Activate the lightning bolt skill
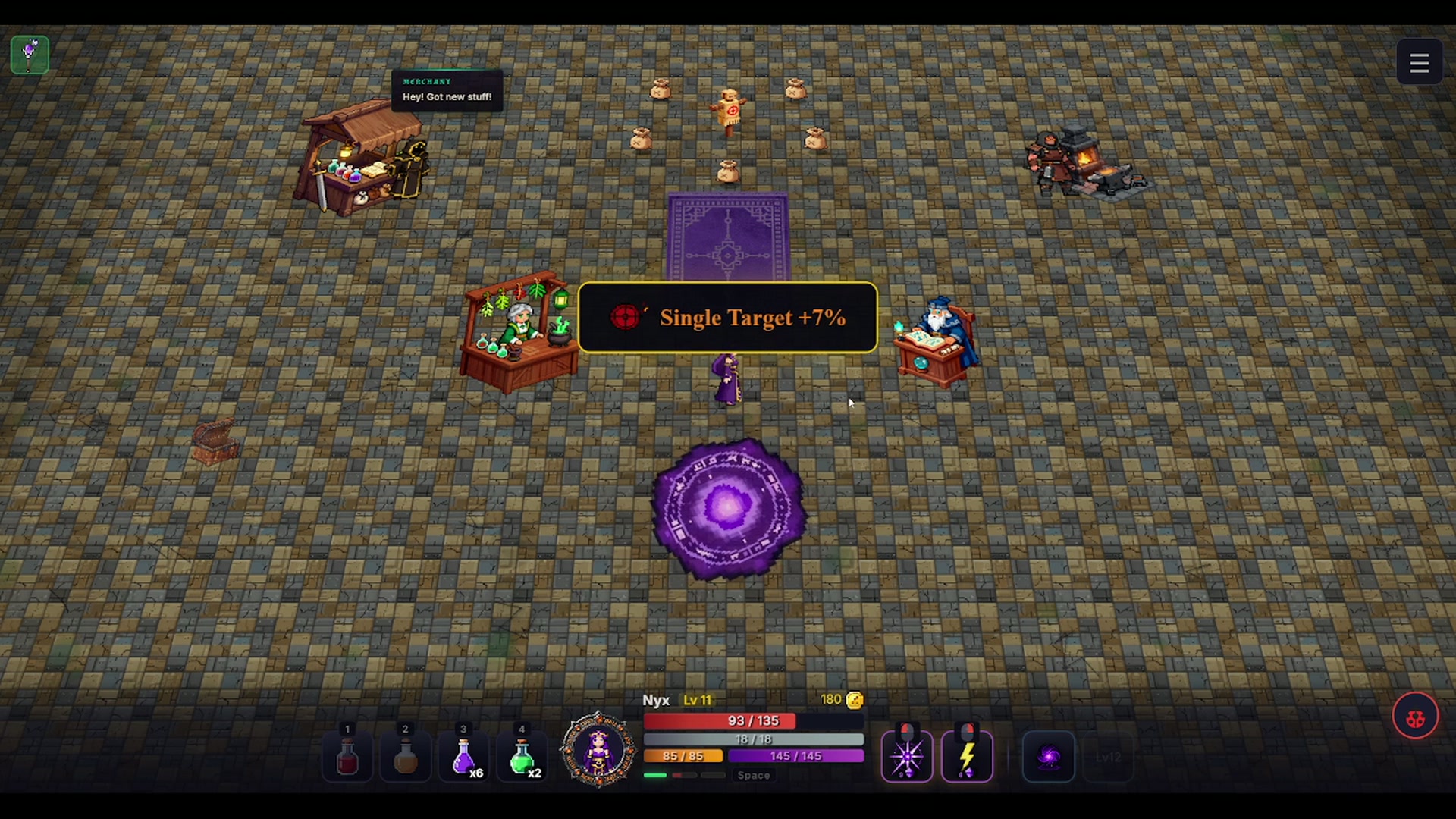 pos(967,757)
